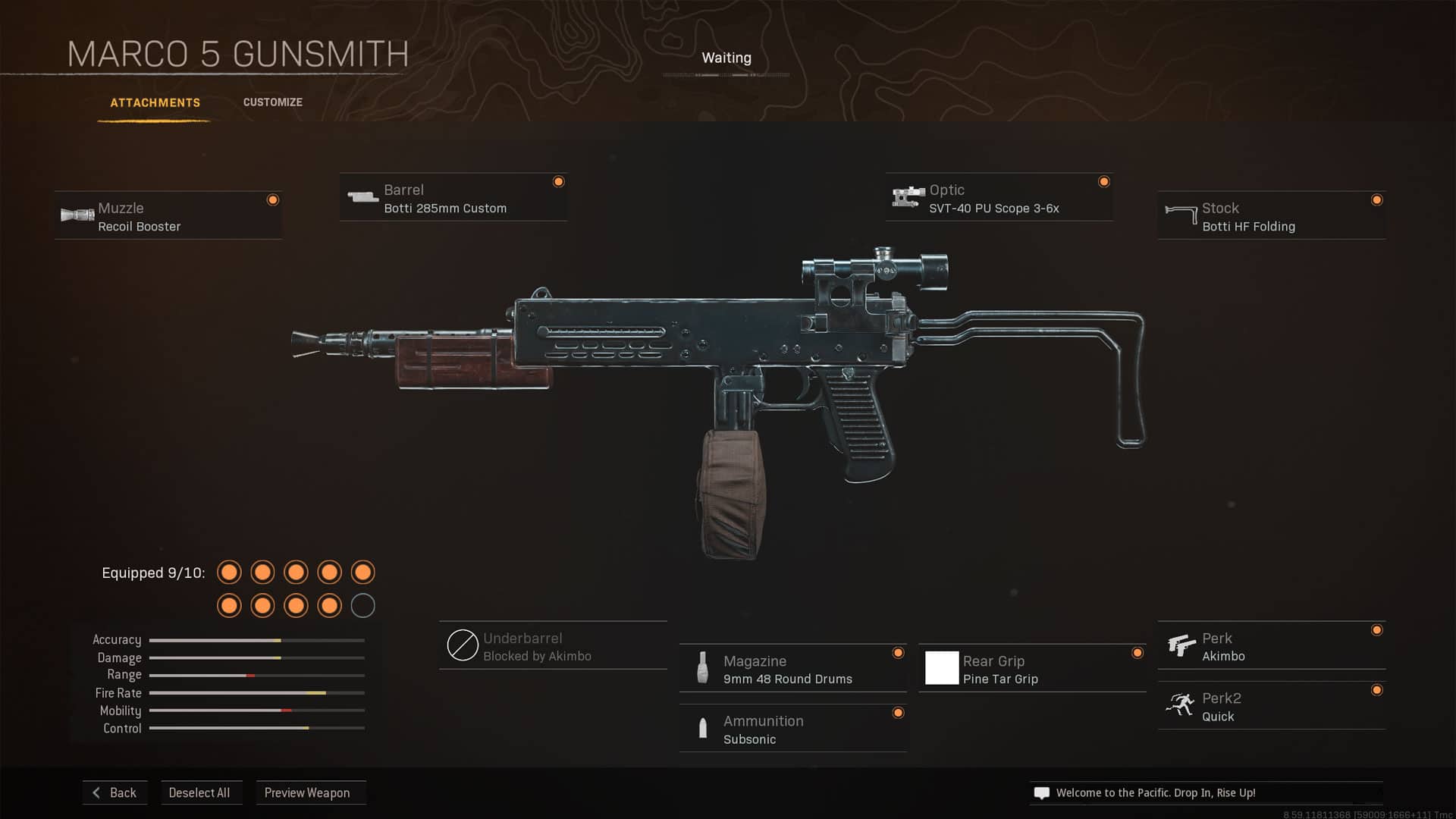
Task: Select the Subsonic Ammunition slot
Action: click(x=792, y=729)
